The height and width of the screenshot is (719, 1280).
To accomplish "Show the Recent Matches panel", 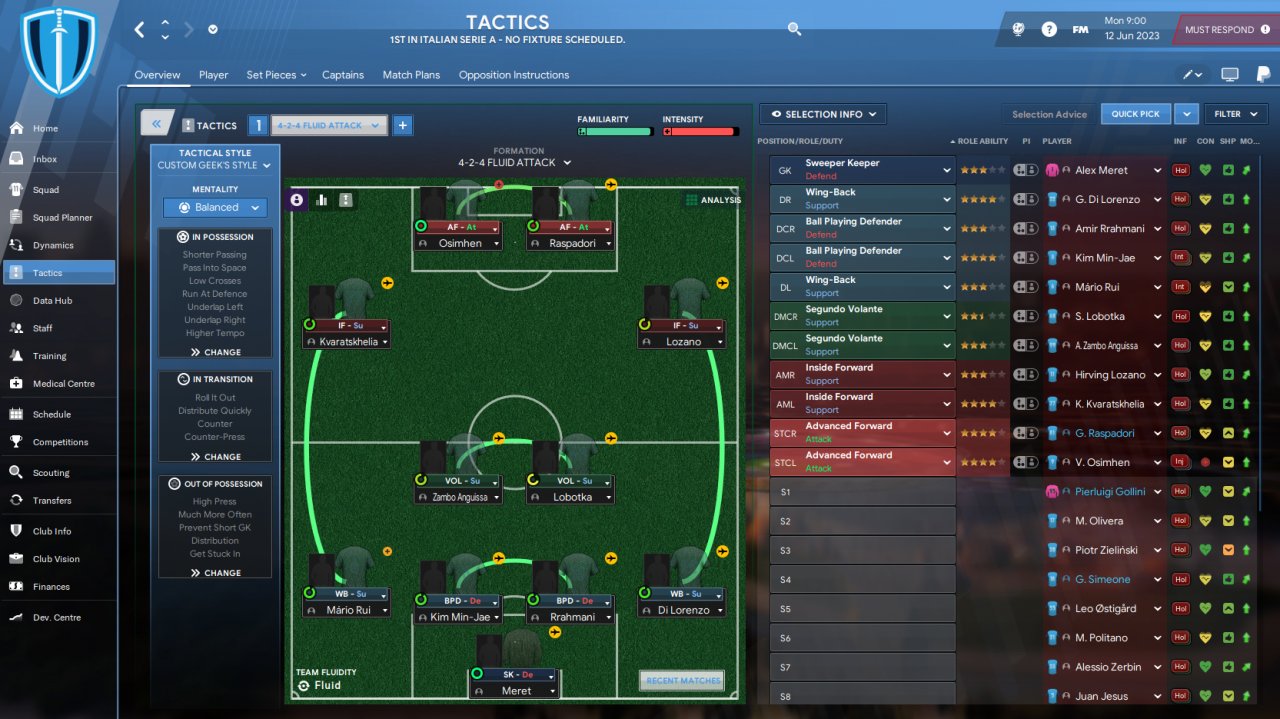I will (x=682, y=681).
